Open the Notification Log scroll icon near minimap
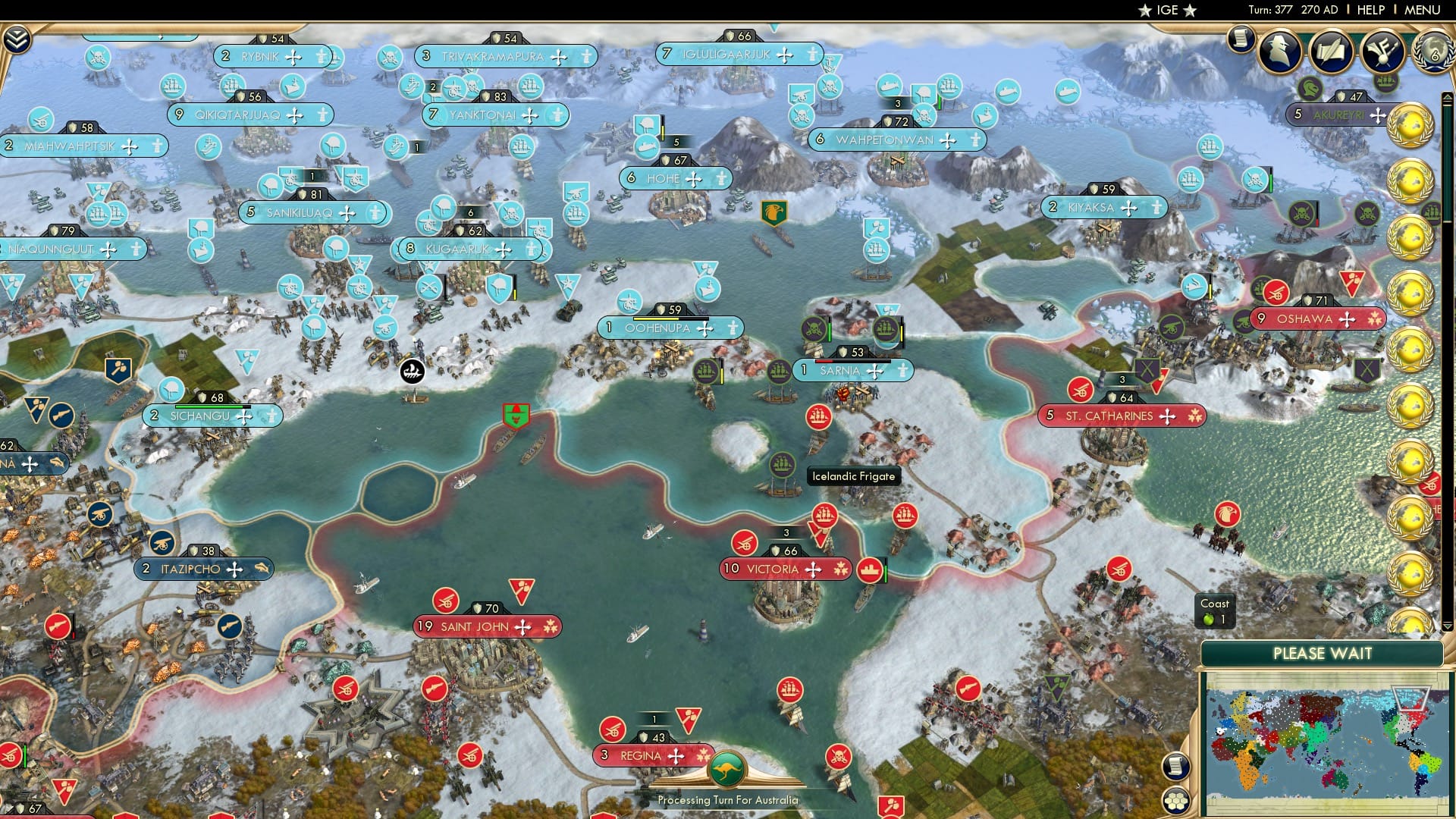1456x819 pixels. click(x=1176, y=765)
